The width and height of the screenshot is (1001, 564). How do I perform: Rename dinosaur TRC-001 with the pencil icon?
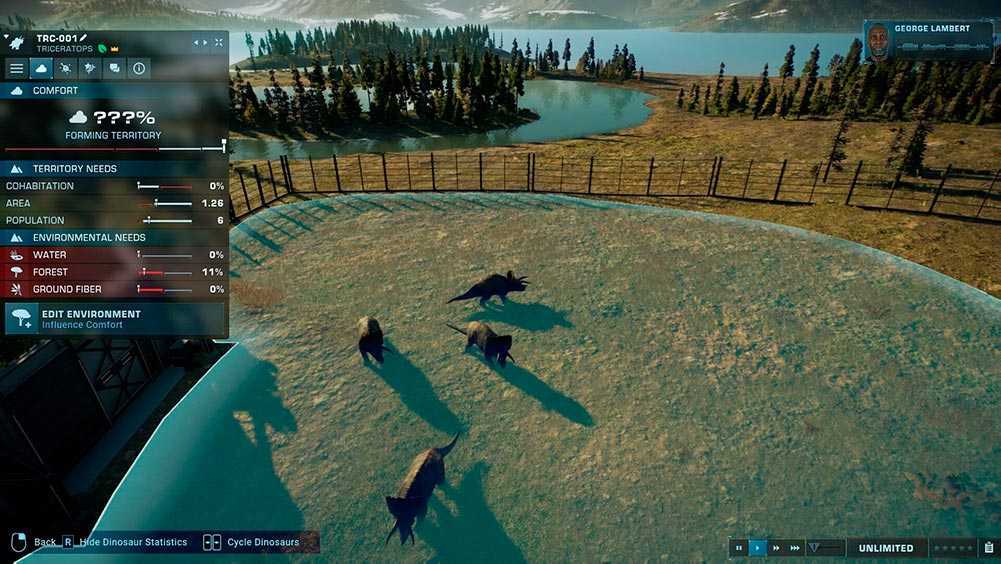pyautogui.click(x=84, y=38)
